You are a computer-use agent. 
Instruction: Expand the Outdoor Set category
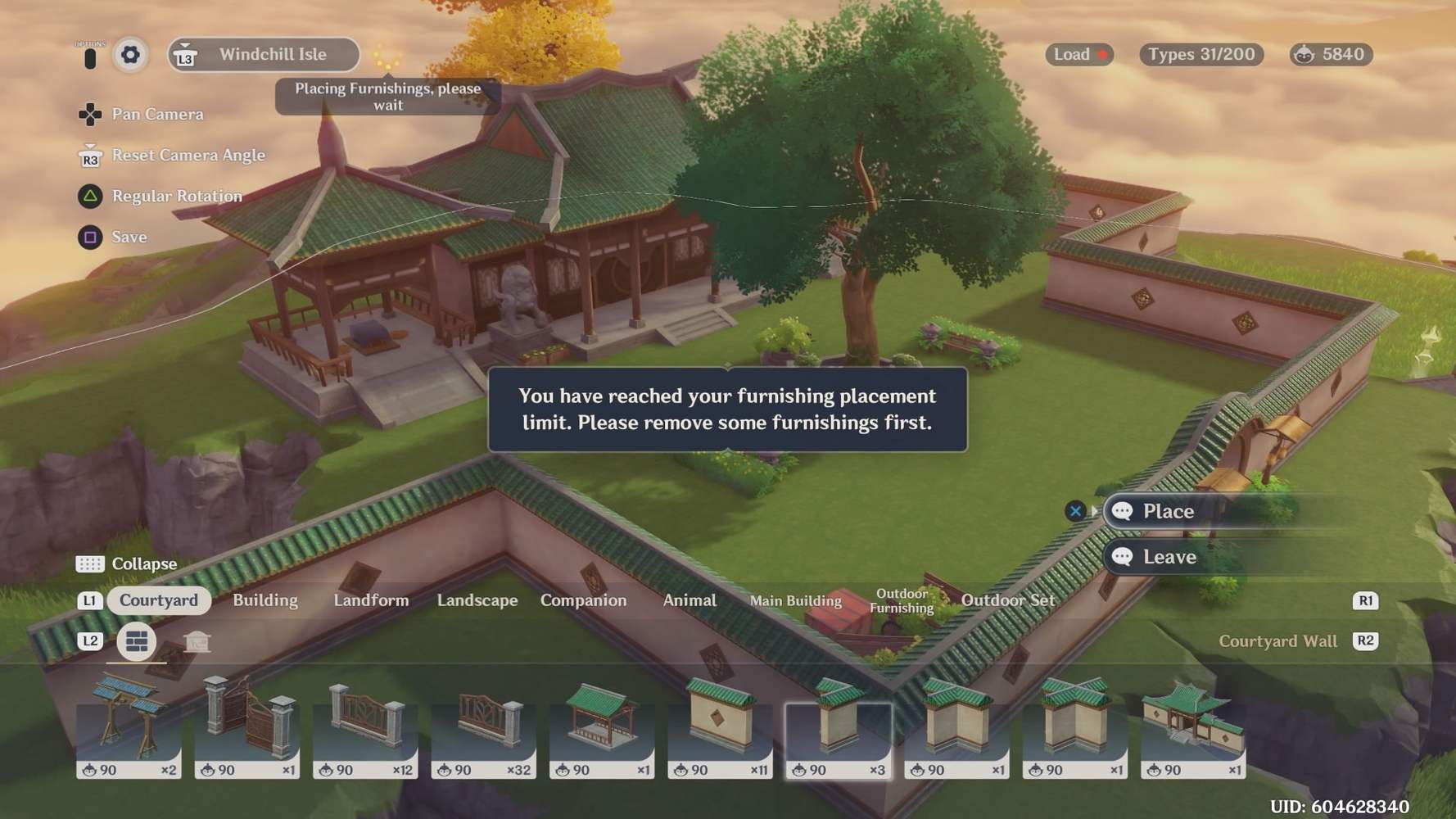(1010, 600)
